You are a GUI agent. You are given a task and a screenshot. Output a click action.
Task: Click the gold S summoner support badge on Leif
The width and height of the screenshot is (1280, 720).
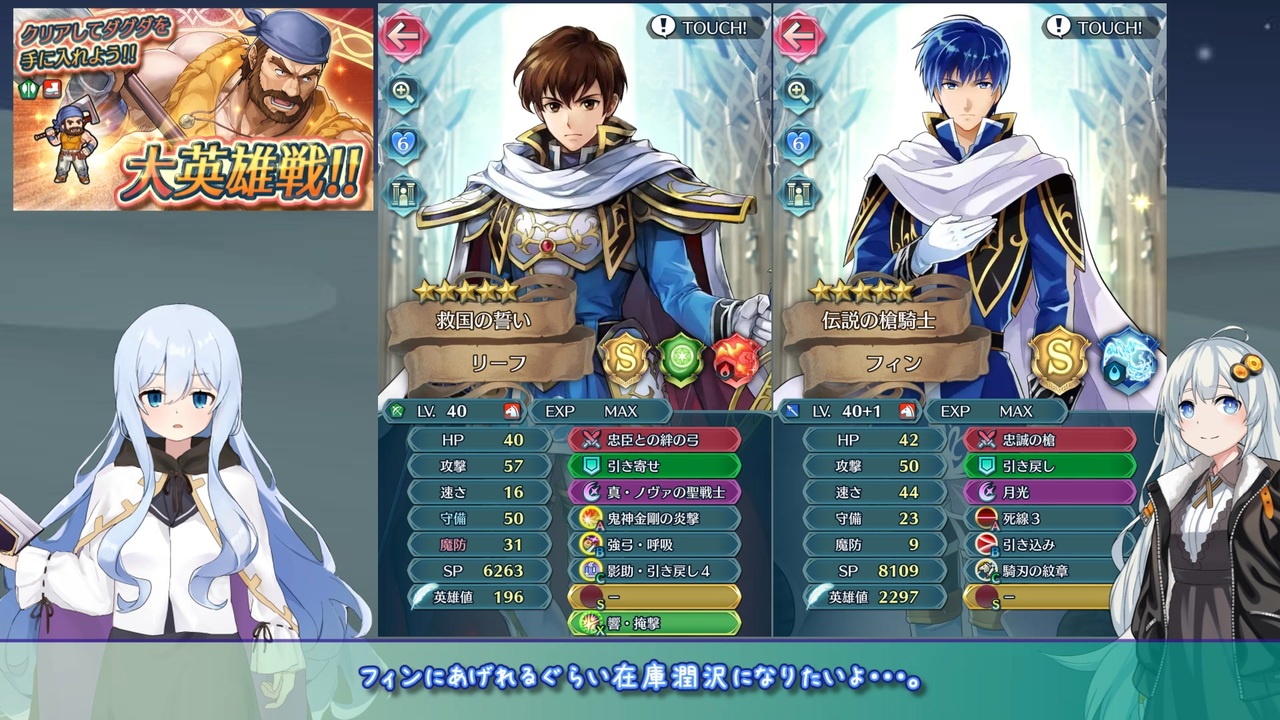coord(627,357)
